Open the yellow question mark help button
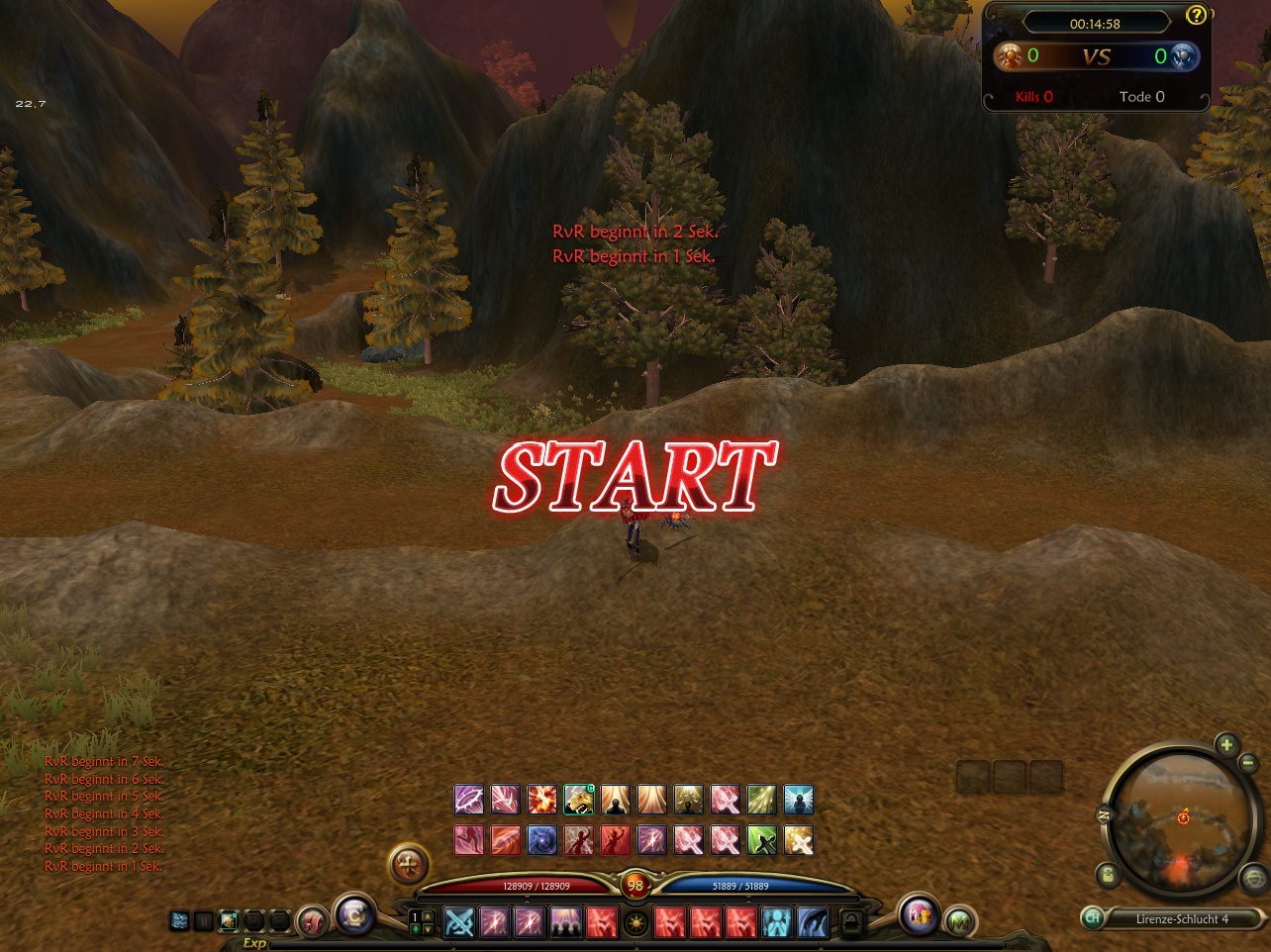Image resolution: width=1271 pixels, height=952 pixels. click(1197, 15)
